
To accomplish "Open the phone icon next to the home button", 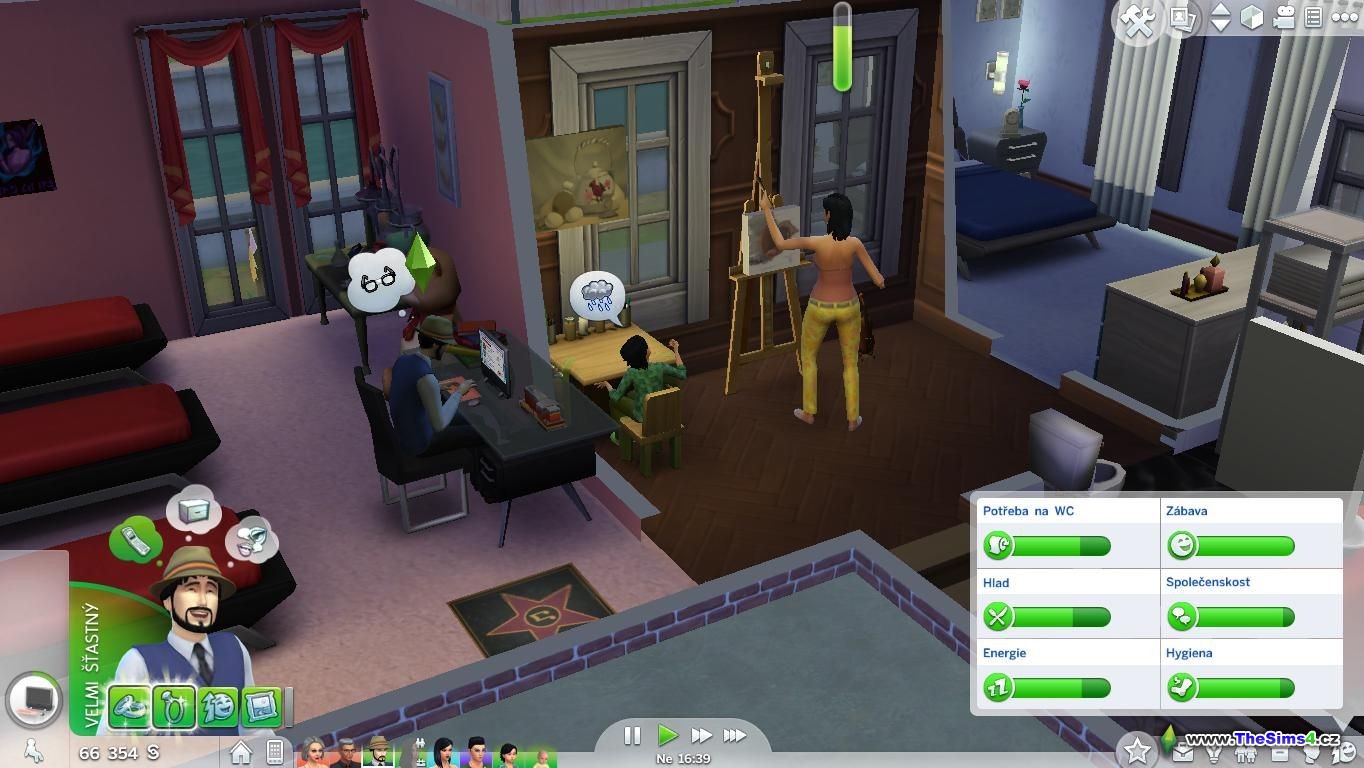I will pos(275,751).
